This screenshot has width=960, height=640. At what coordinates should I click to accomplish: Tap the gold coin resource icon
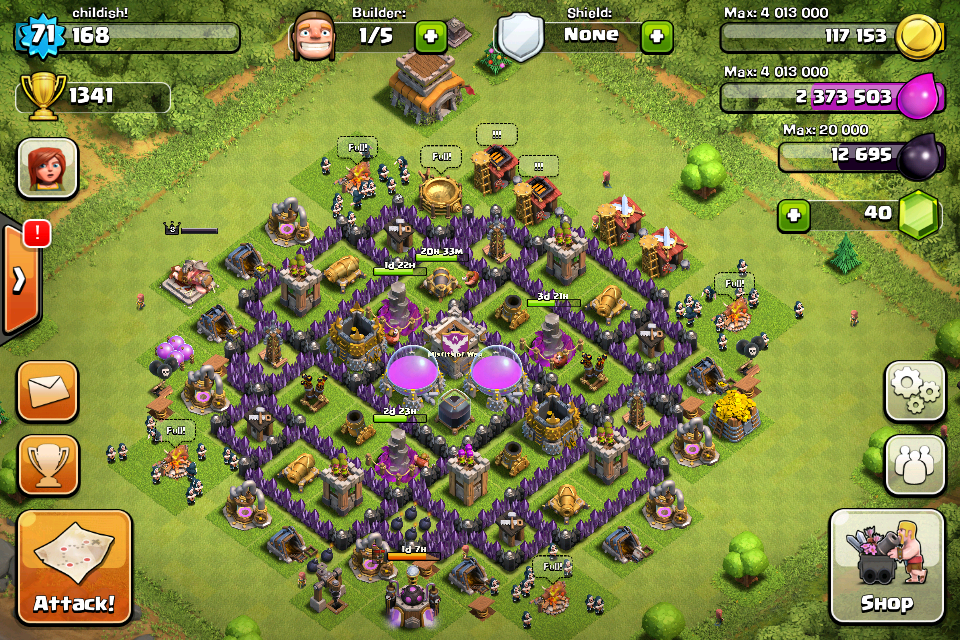point(917,37)
